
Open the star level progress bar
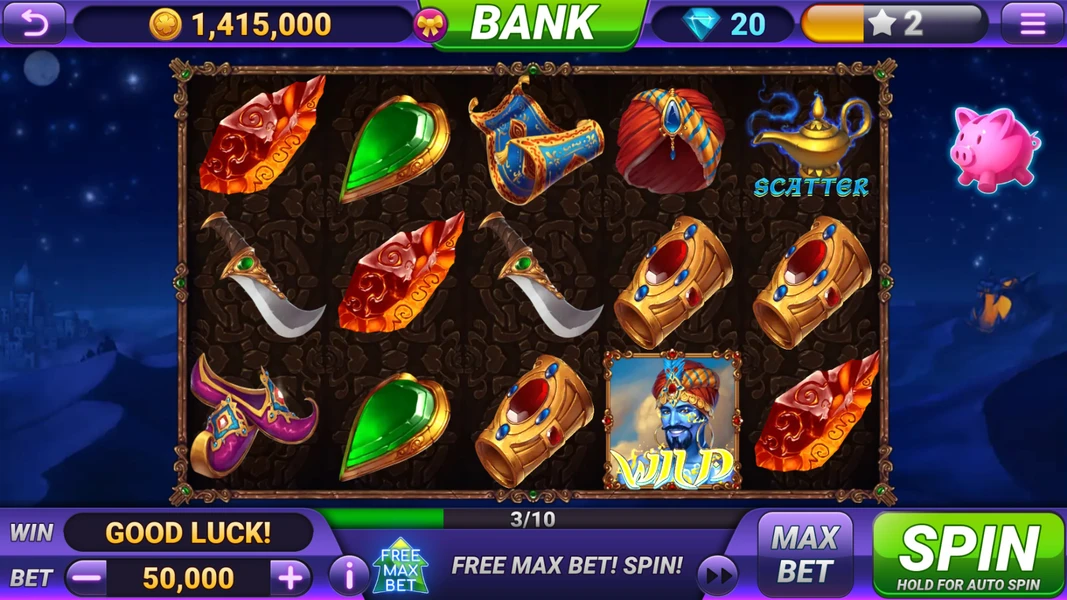894,24
